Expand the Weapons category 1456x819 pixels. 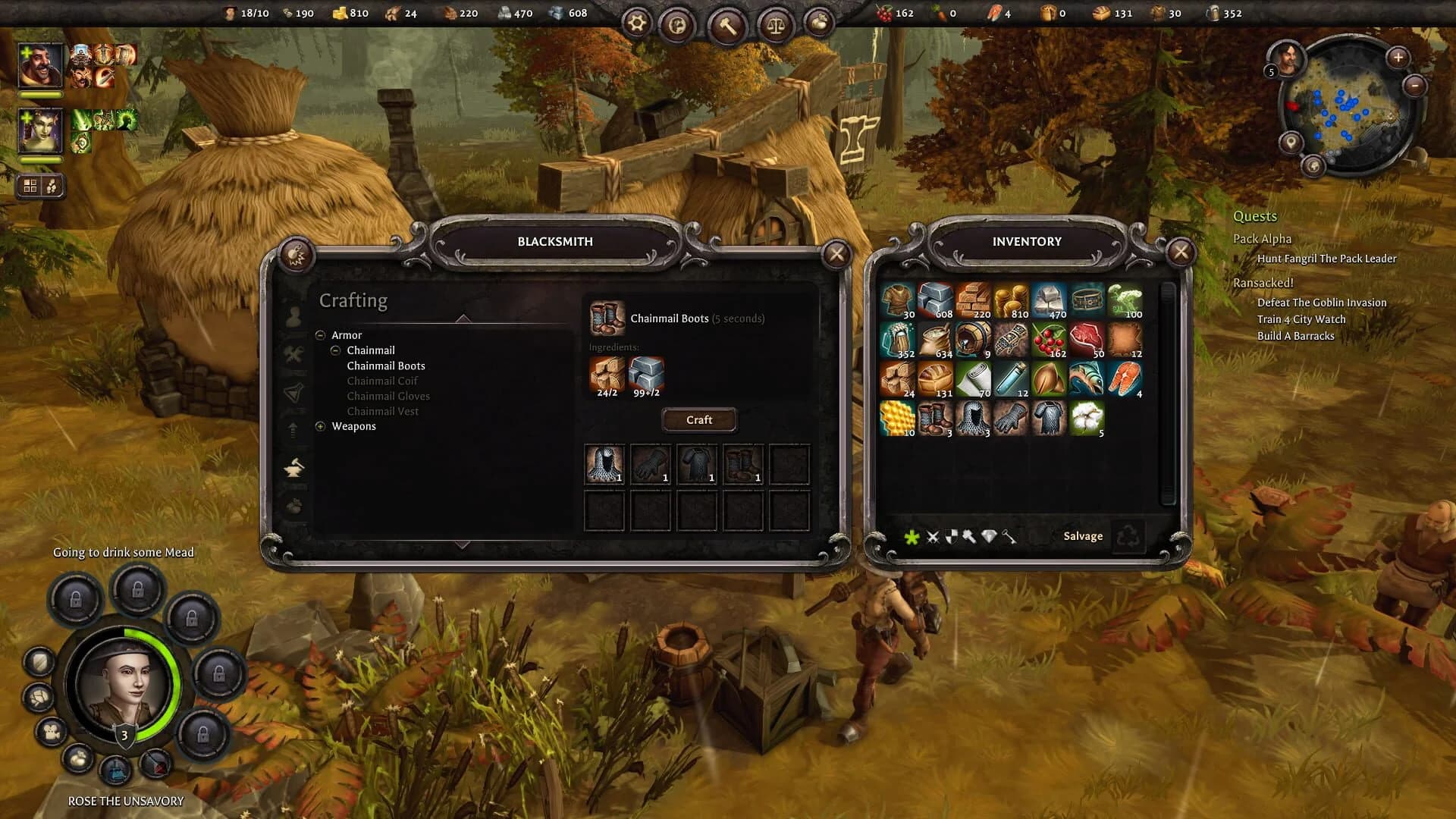pyautogui.click(x=321, y=426)
